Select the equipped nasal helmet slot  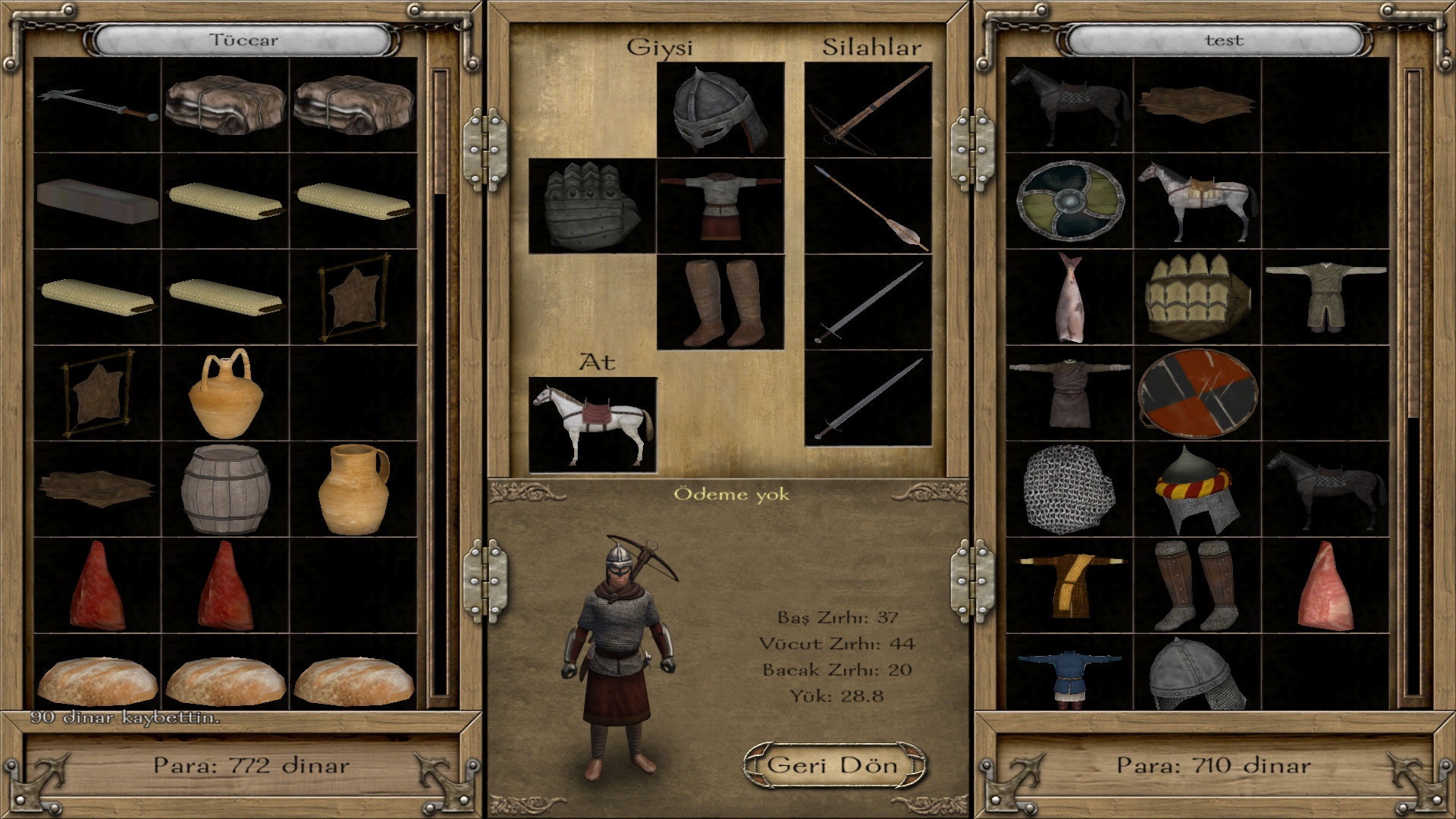720,110
